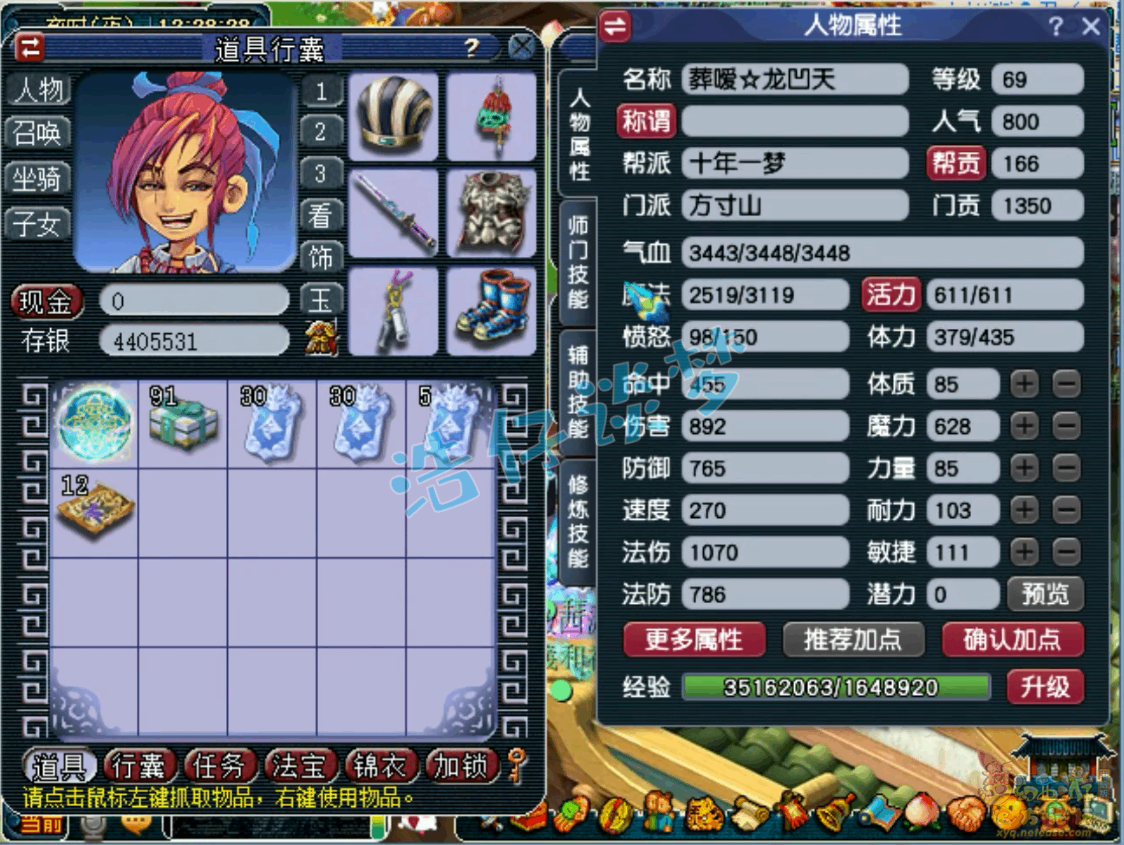Select the equipped striped helmet slot
Screen dimensions: 1124x845
click(393, 115)
